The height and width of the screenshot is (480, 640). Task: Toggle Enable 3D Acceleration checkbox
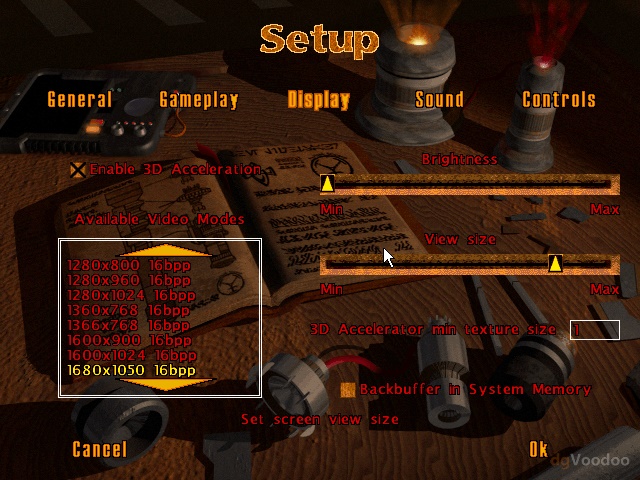click(78, 170)
